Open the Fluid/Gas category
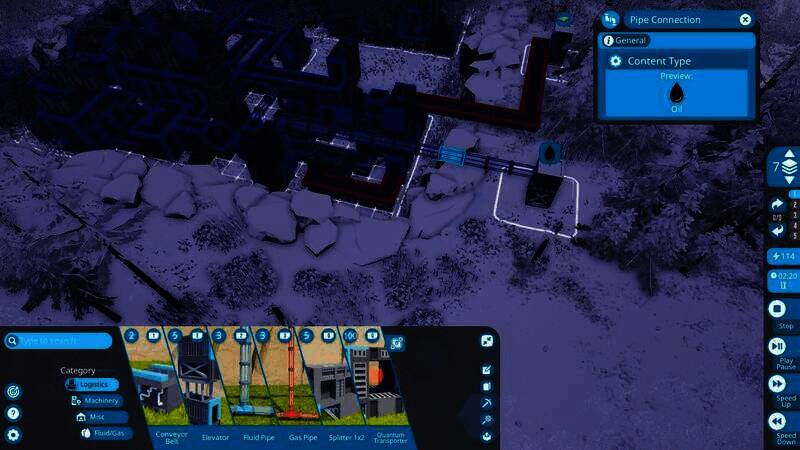 104,433
